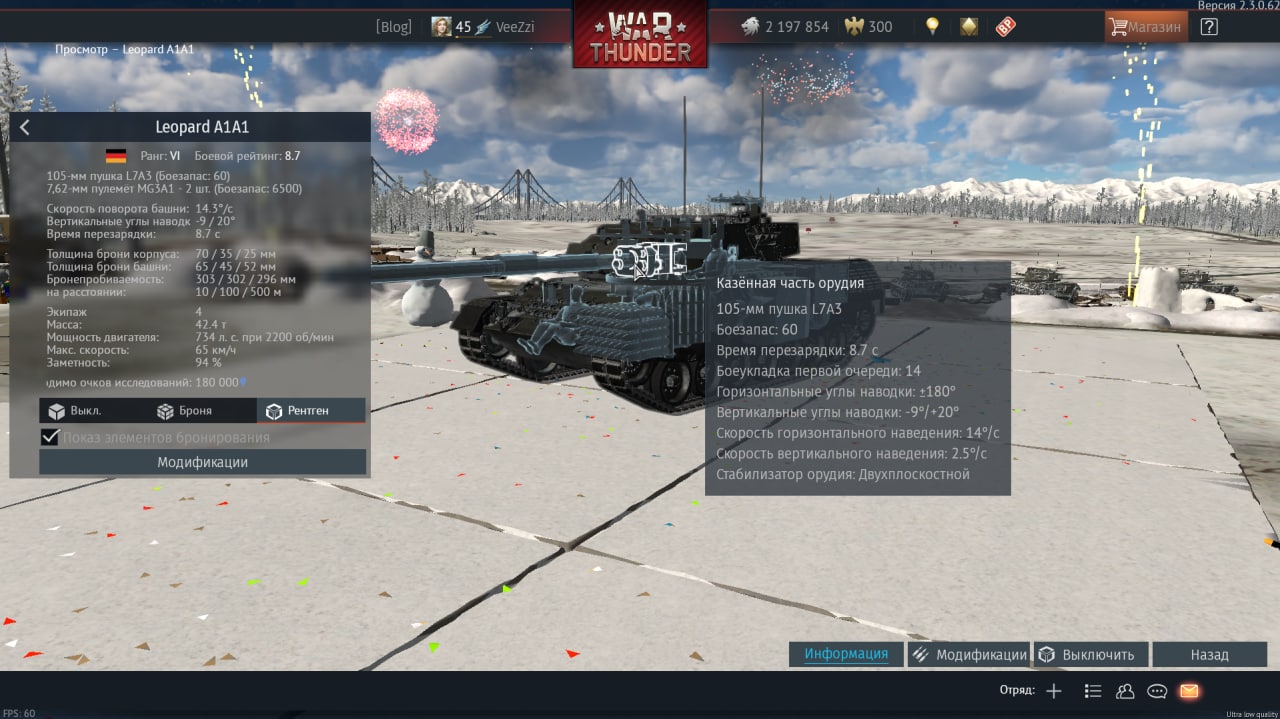Open the Магазин shop
The width and height of the screenshot is (1280, 719).
pos(1146,27)
